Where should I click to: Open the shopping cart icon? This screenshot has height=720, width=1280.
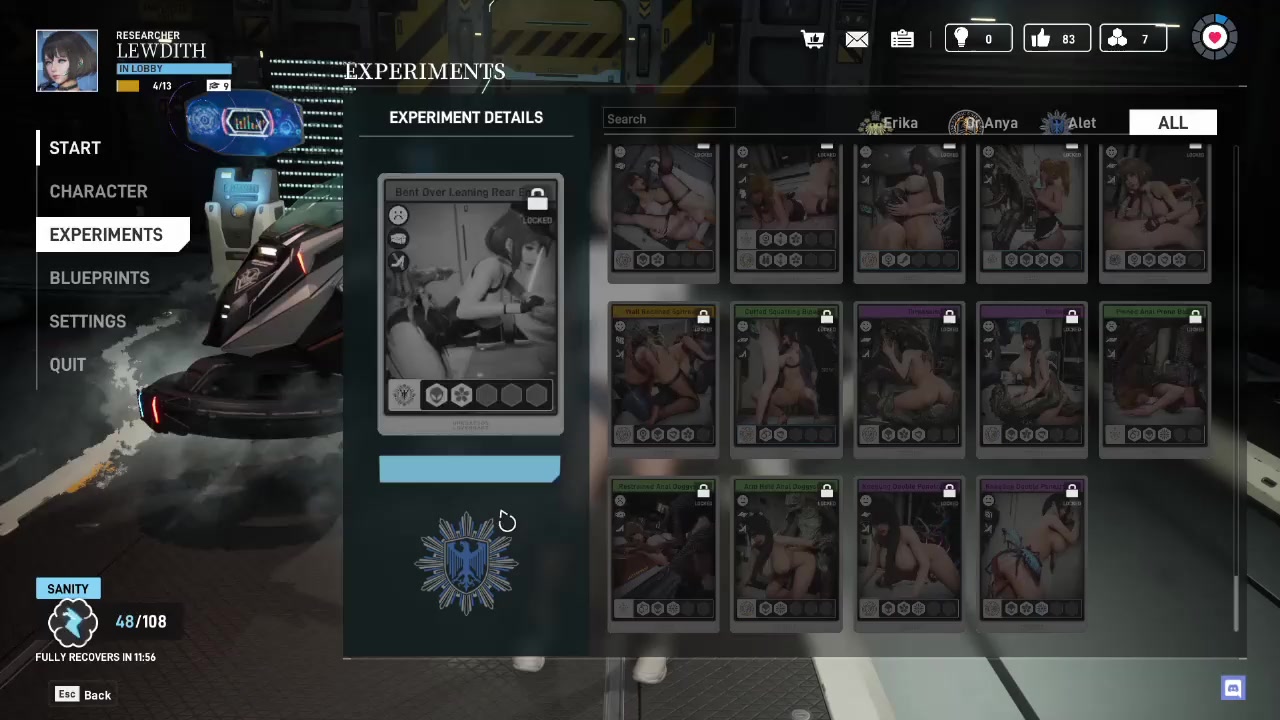pyautogui.click(x=812, y=39)
